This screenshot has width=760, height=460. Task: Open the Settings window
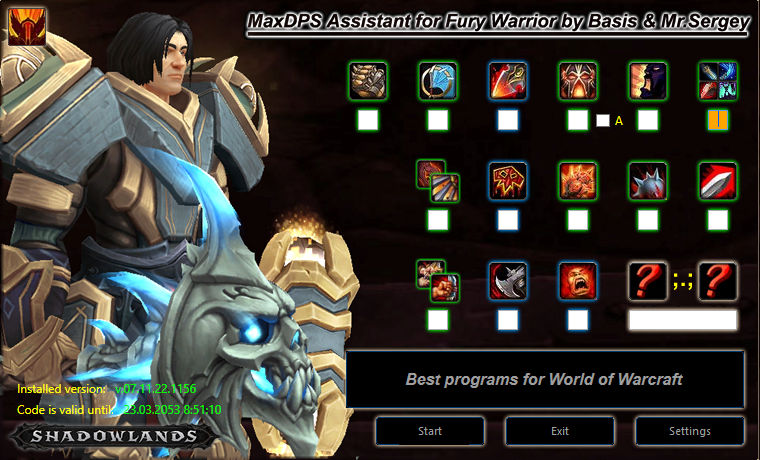pyautogui.click(x=688, y=431)
